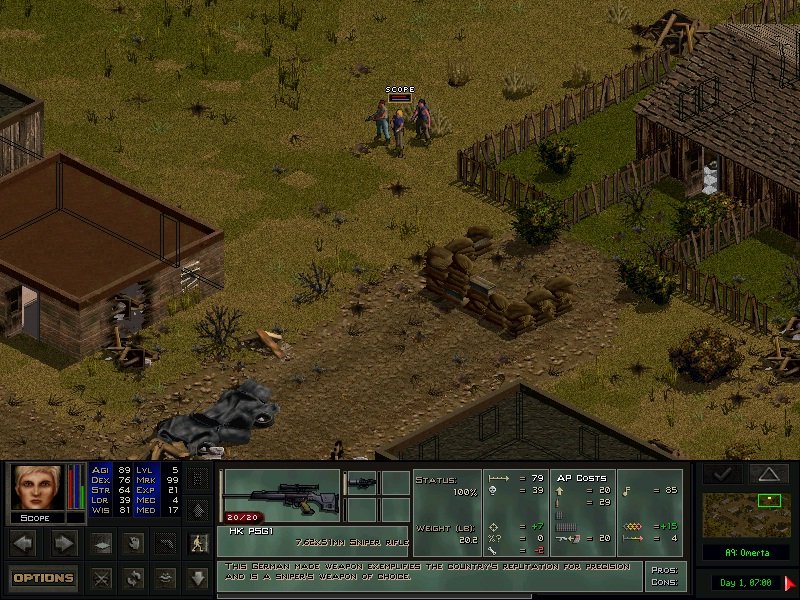
Task: Click the down arrow button
Action: [199, 577]
